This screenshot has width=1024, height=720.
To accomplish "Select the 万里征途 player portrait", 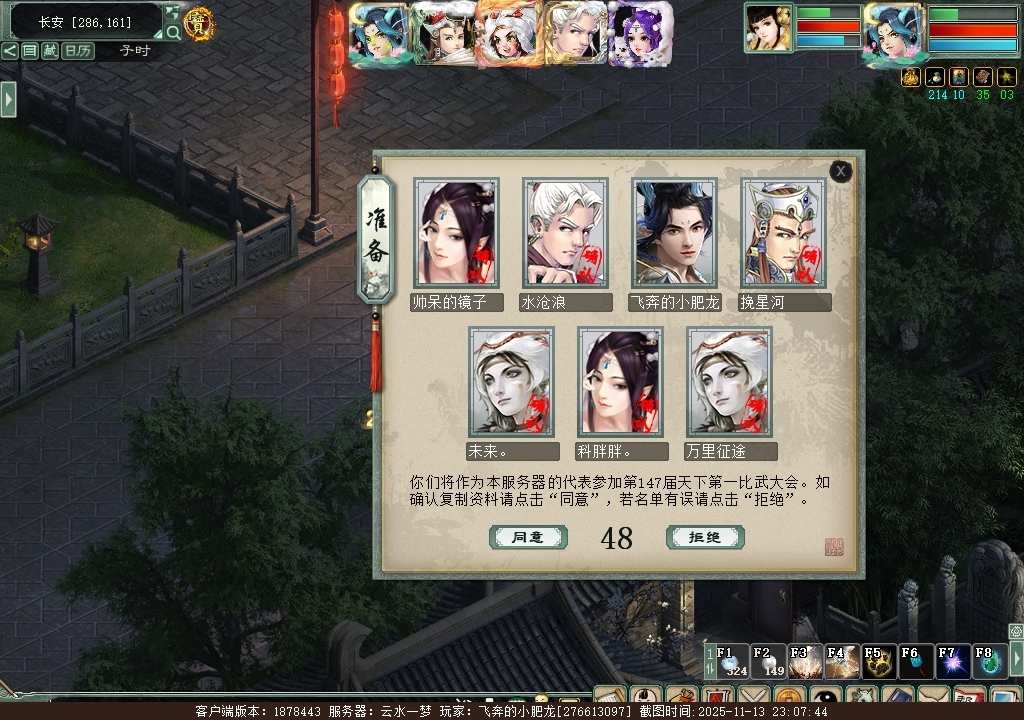I will 729,381.
